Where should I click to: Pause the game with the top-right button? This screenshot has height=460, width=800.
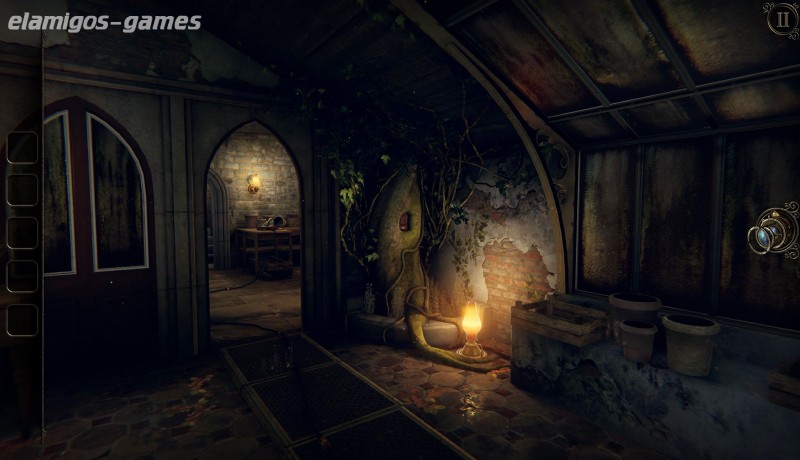pos(780,19)
